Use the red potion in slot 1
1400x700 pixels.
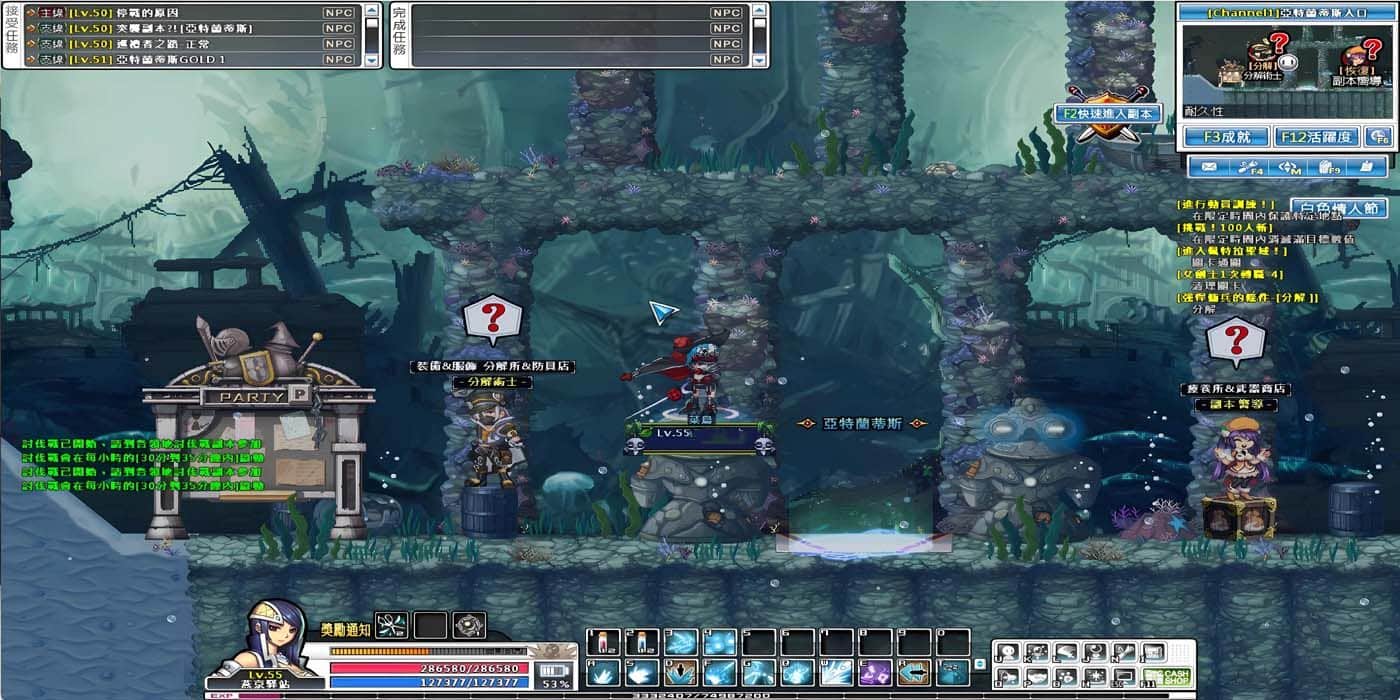(604, 642)
